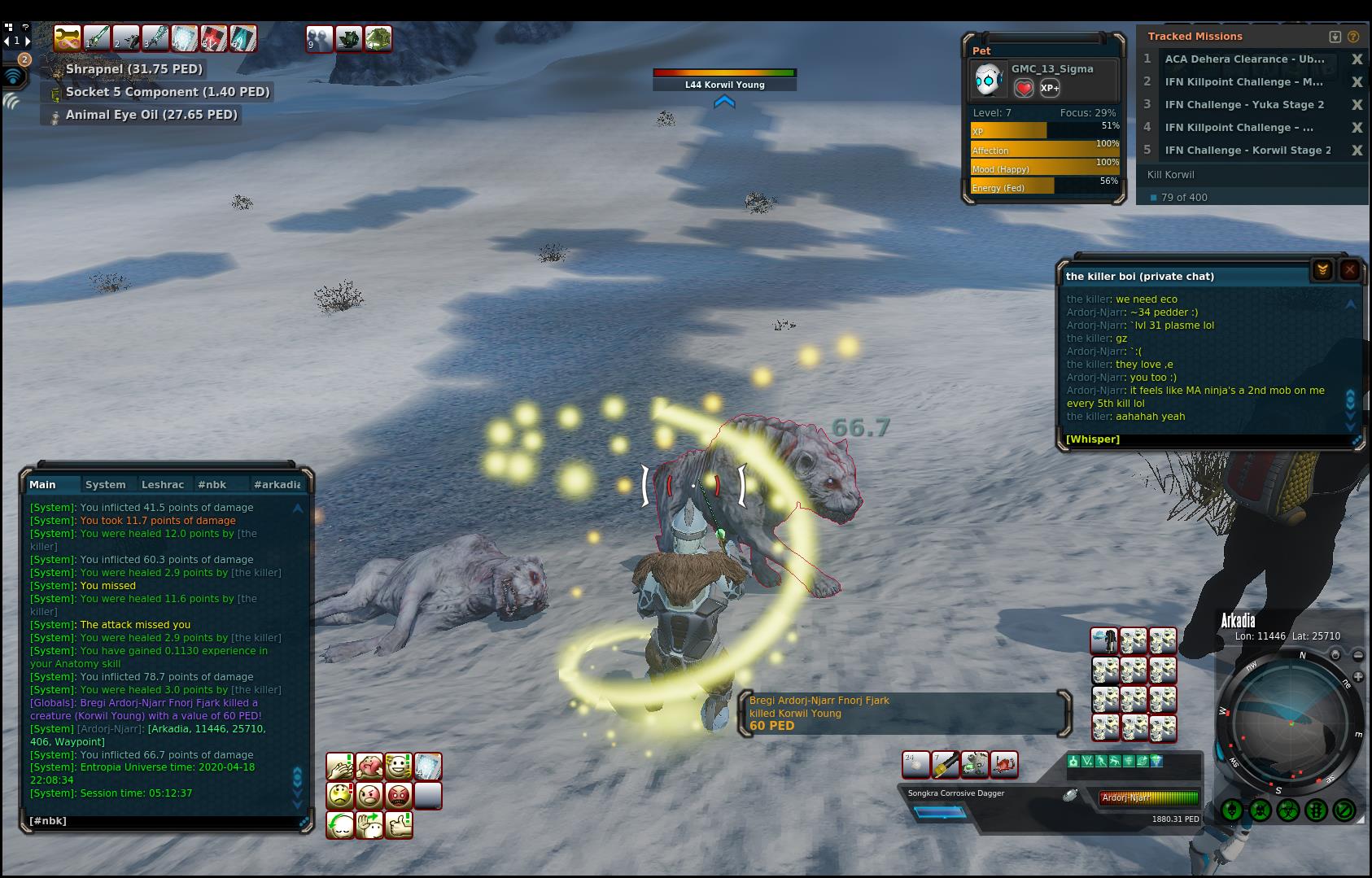Click the #nbk chat input box
Screen dimensions: 1372x878
pyautogui.click(x=163, y=821)
